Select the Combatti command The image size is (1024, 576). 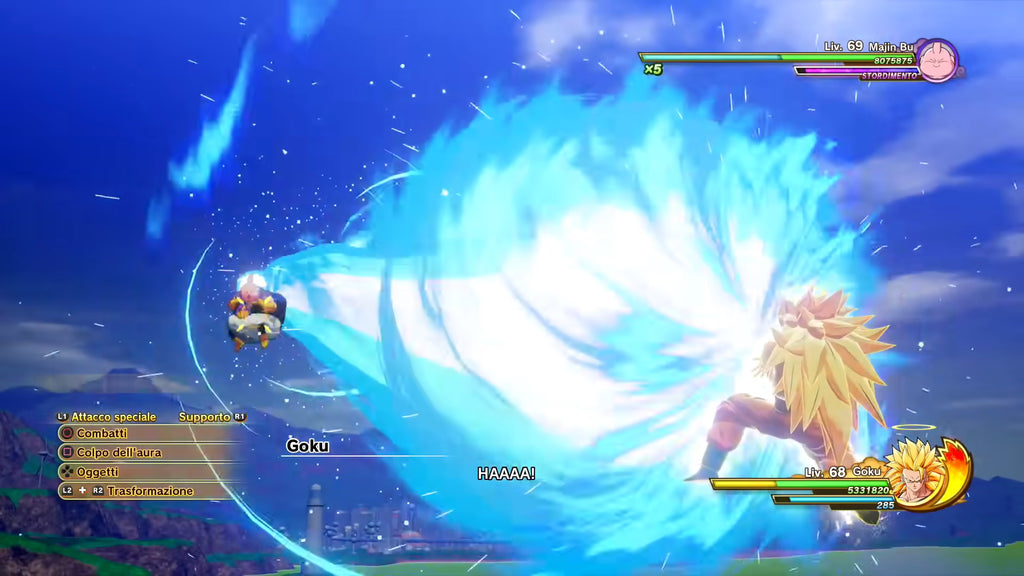102,433
